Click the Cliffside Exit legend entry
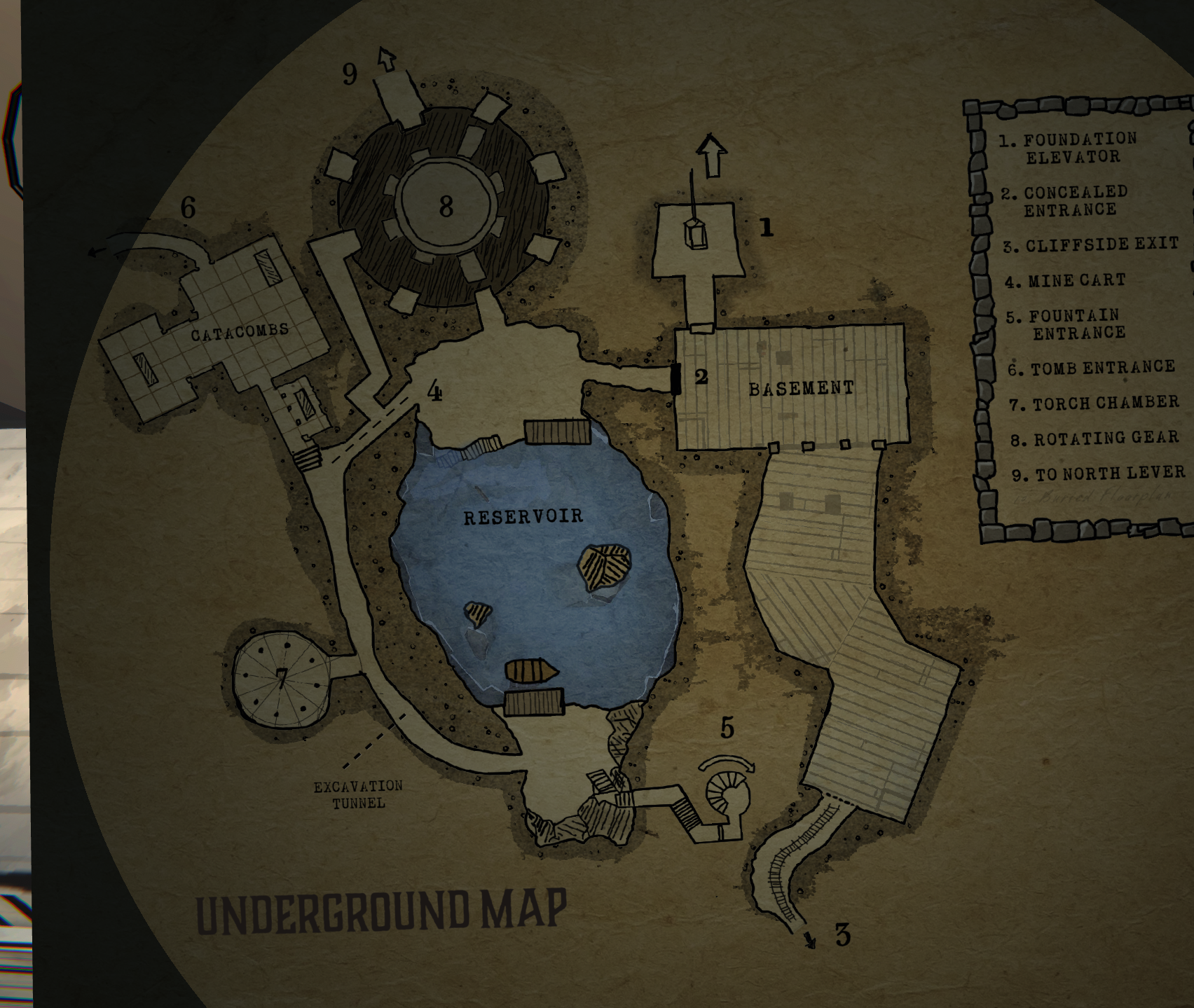This screenshot has height=1008, width=1194. click(x=1092, y=245)
